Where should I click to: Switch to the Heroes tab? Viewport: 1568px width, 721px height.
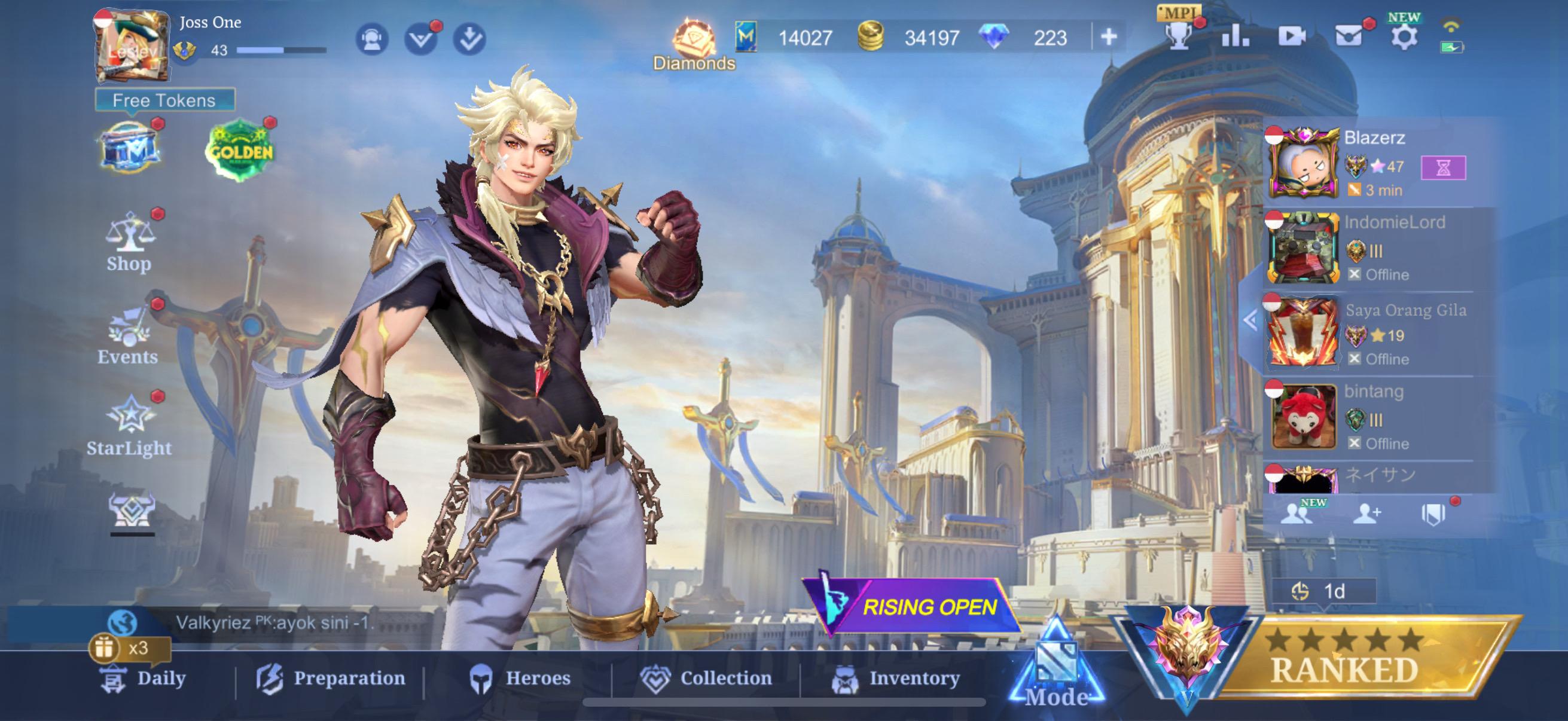click(x=520, y=679)
